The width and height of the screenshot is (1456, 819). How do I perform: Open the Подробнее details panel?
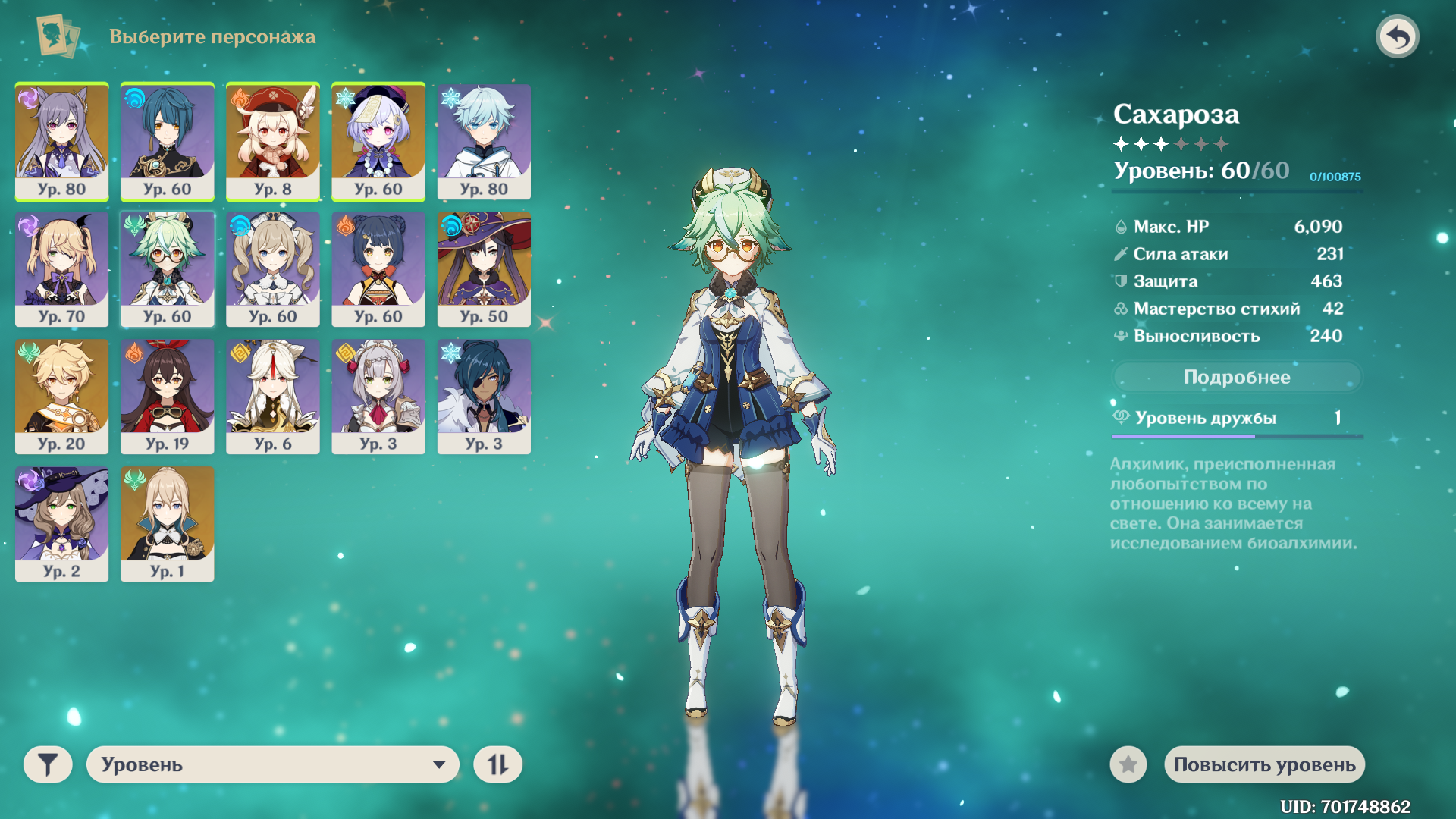coord(1236,377)
